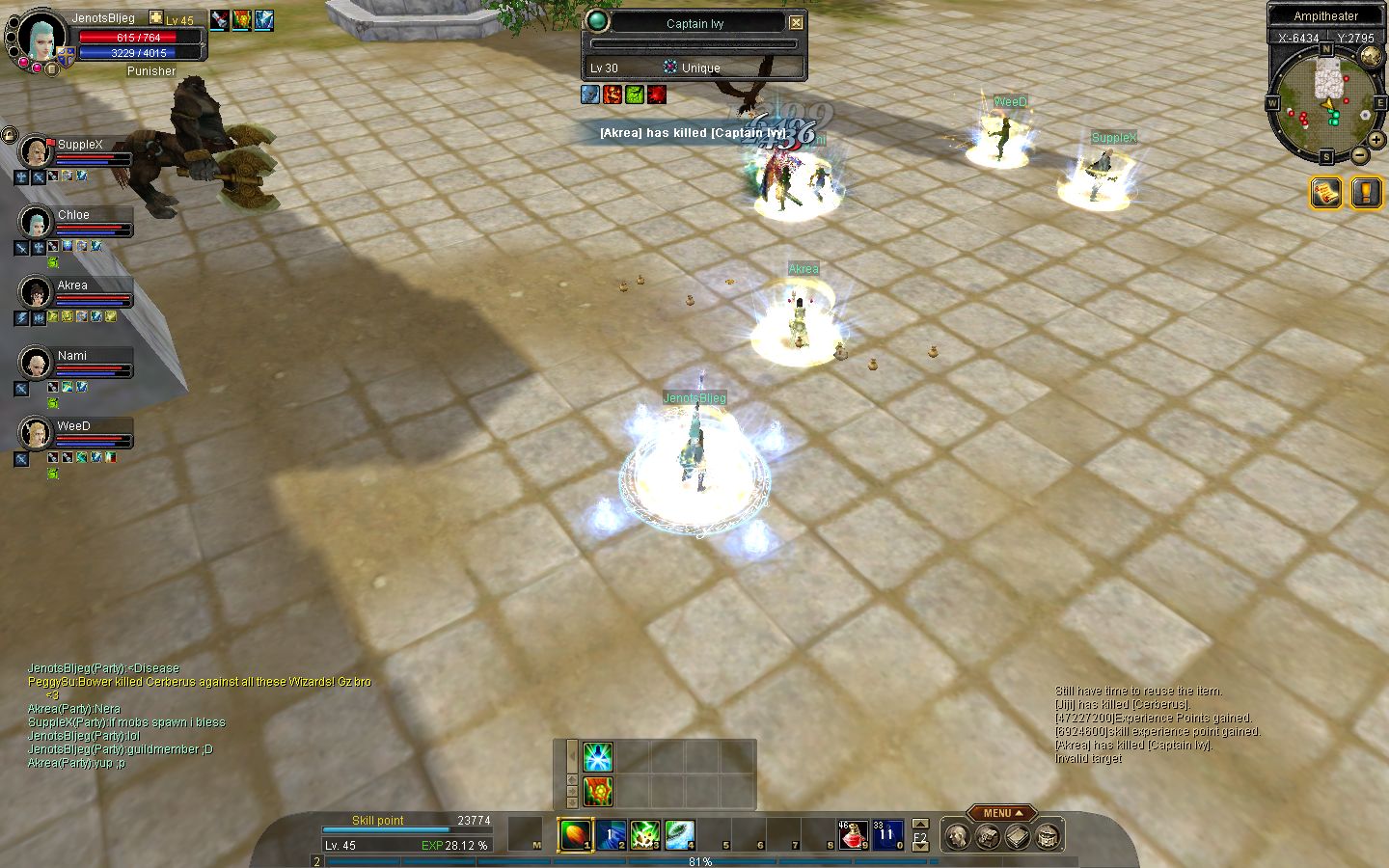Click the hotbar page up arrow
This screenshot has height=868, width=1389.
[x=920, y=824]
